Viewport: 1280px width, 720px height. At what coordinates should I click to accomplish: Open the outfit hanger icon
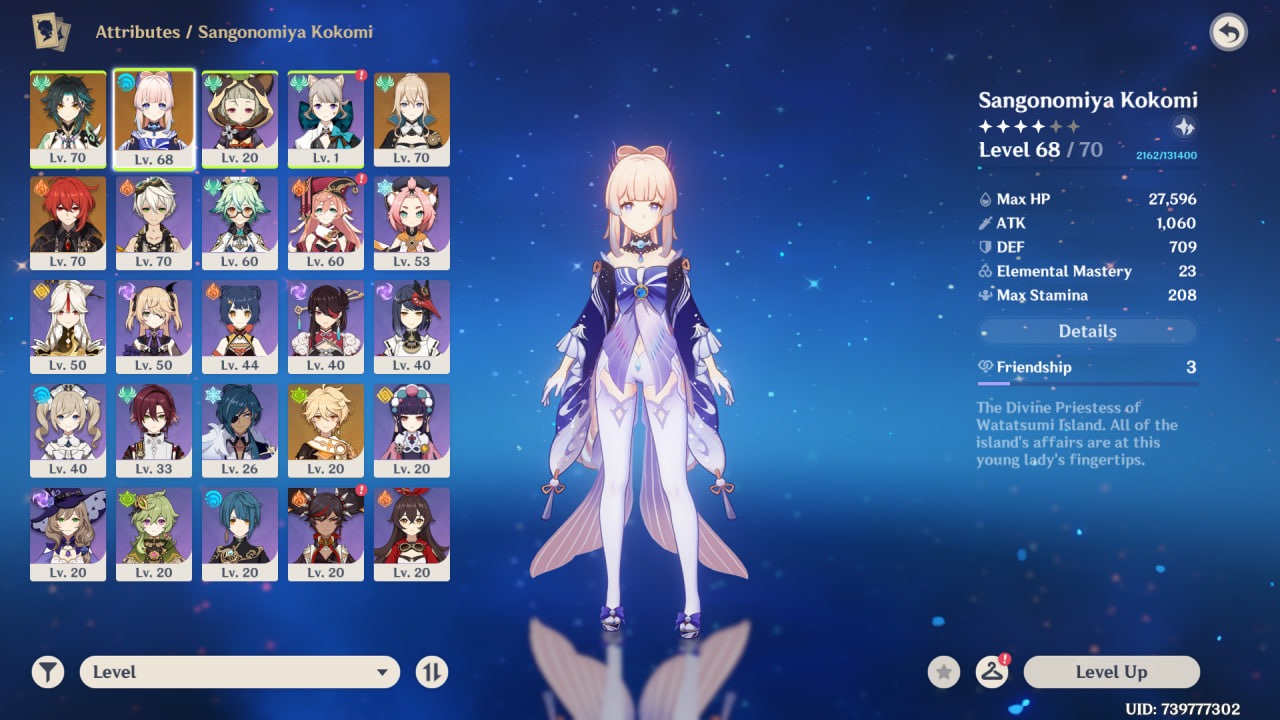(x=991, y=672)
